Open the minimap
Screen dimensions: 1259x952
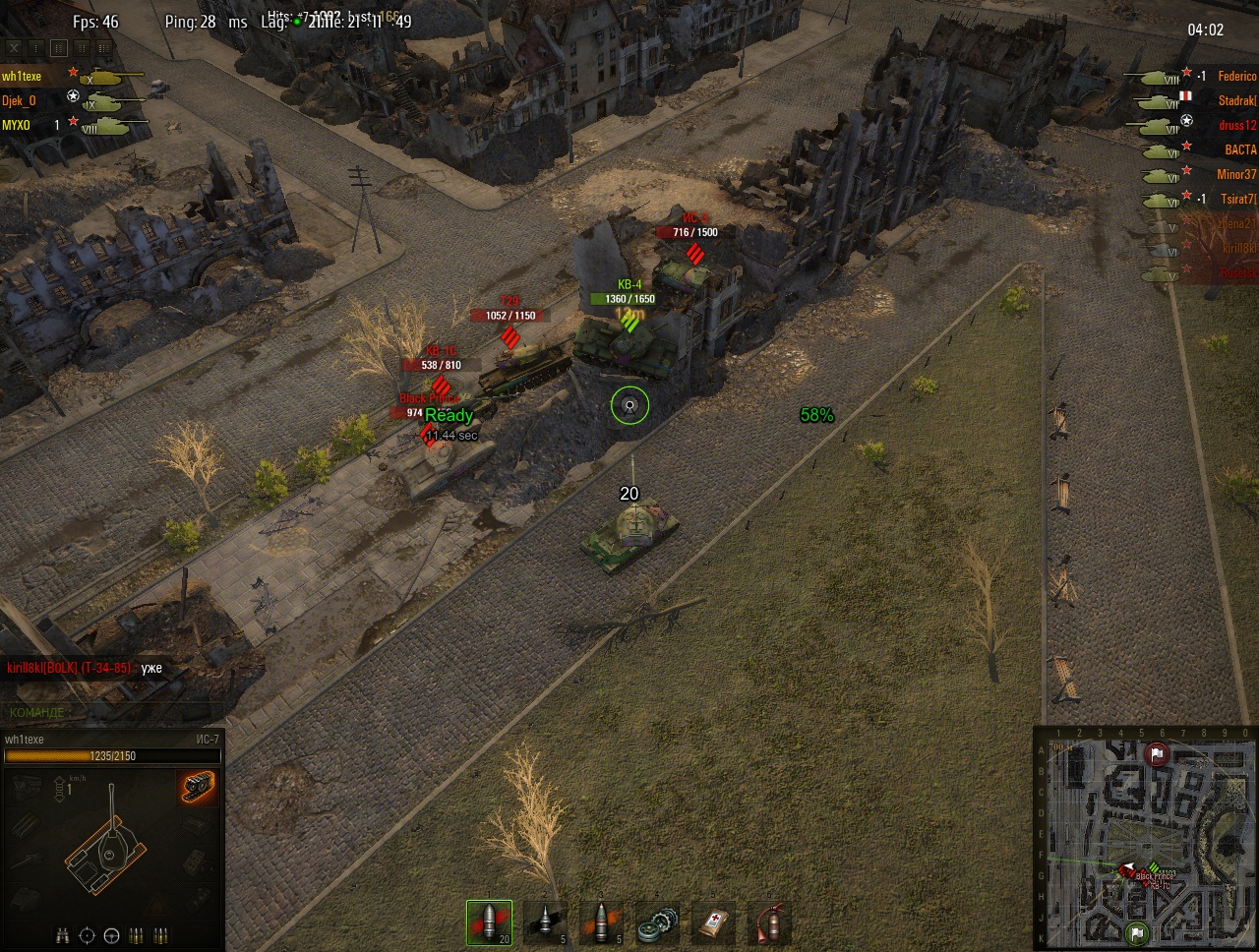click(x=1146, y=838)
